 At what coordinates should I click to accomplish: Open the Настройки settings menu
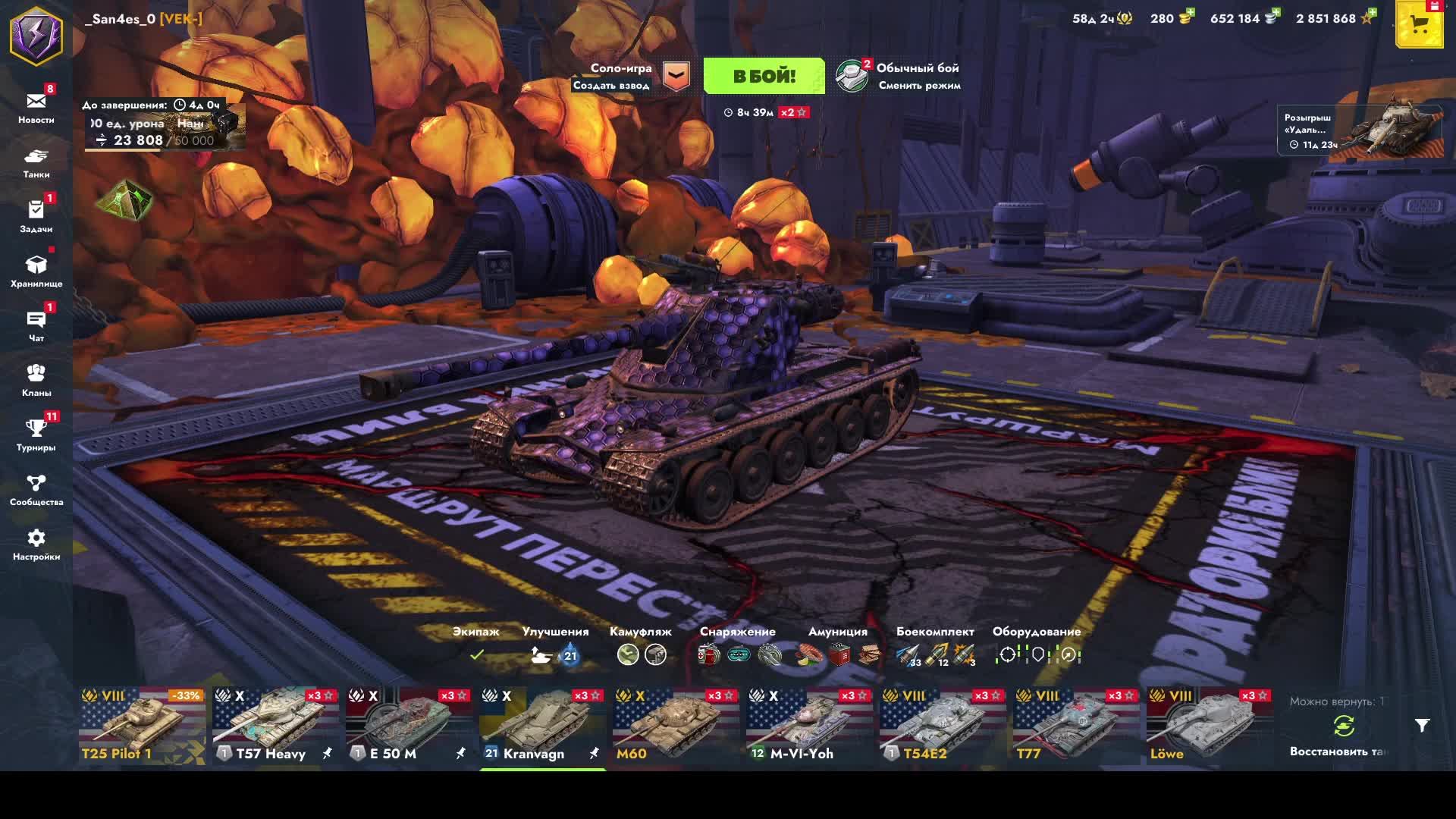(36, 544)
